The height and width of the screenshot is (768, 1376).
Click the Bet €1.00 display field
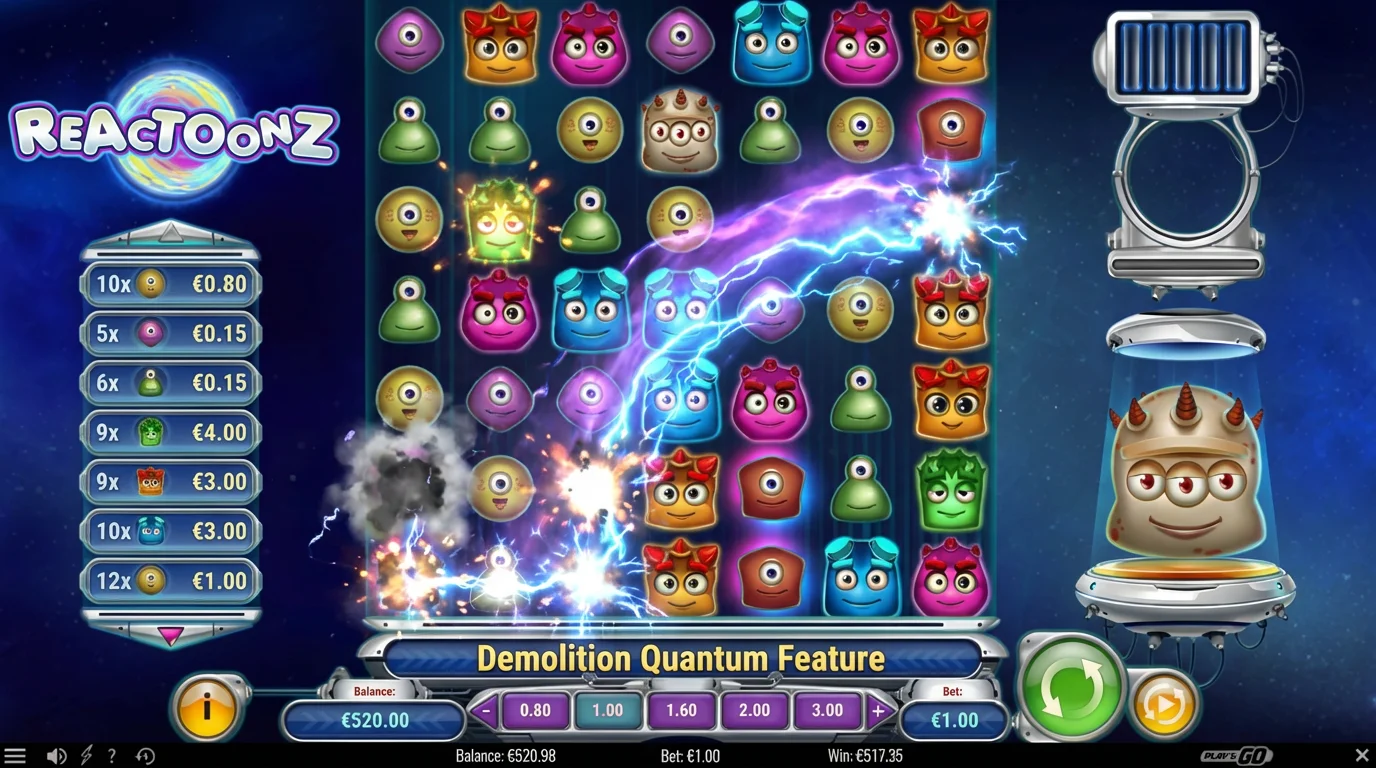click(x=952, y=719)
